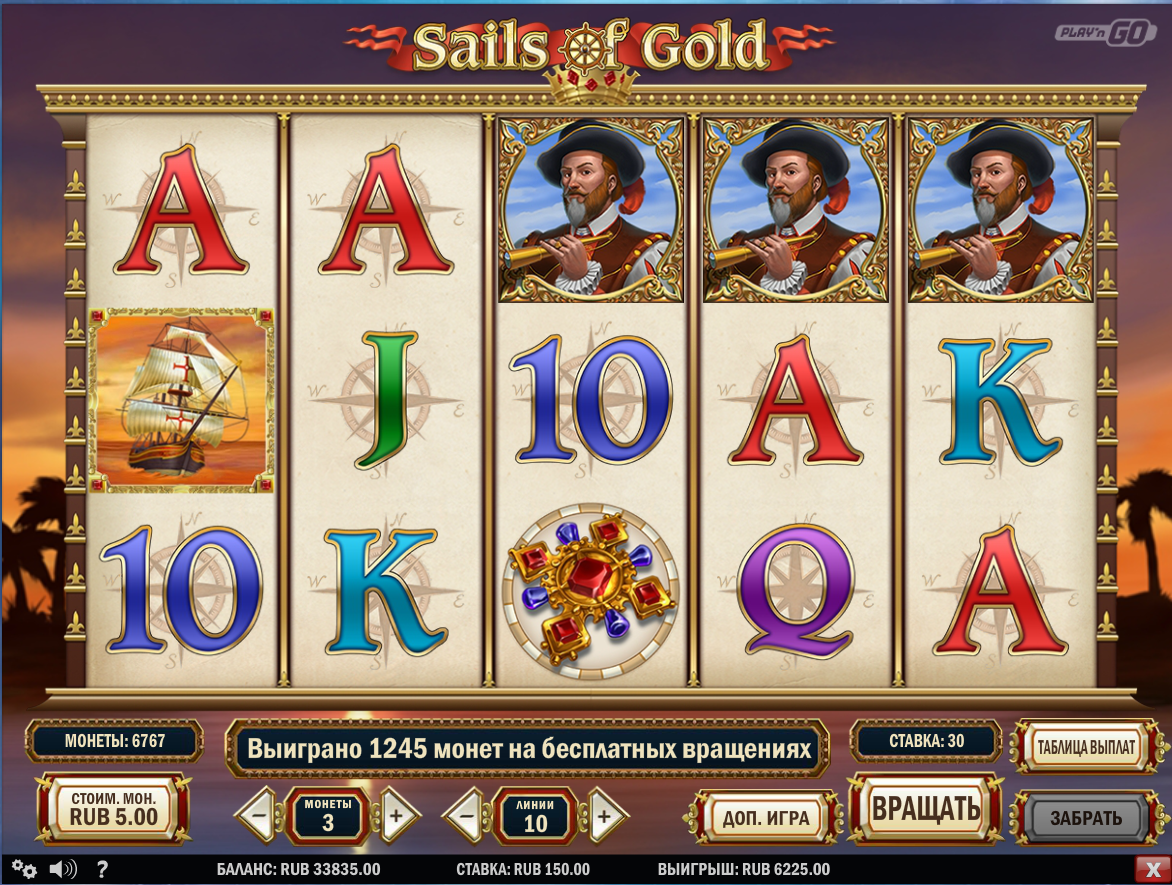1172x885 pixels.
Task: Increase the number of ЛИНИИ
Action: pyautogui.click(x=604, y=816)
